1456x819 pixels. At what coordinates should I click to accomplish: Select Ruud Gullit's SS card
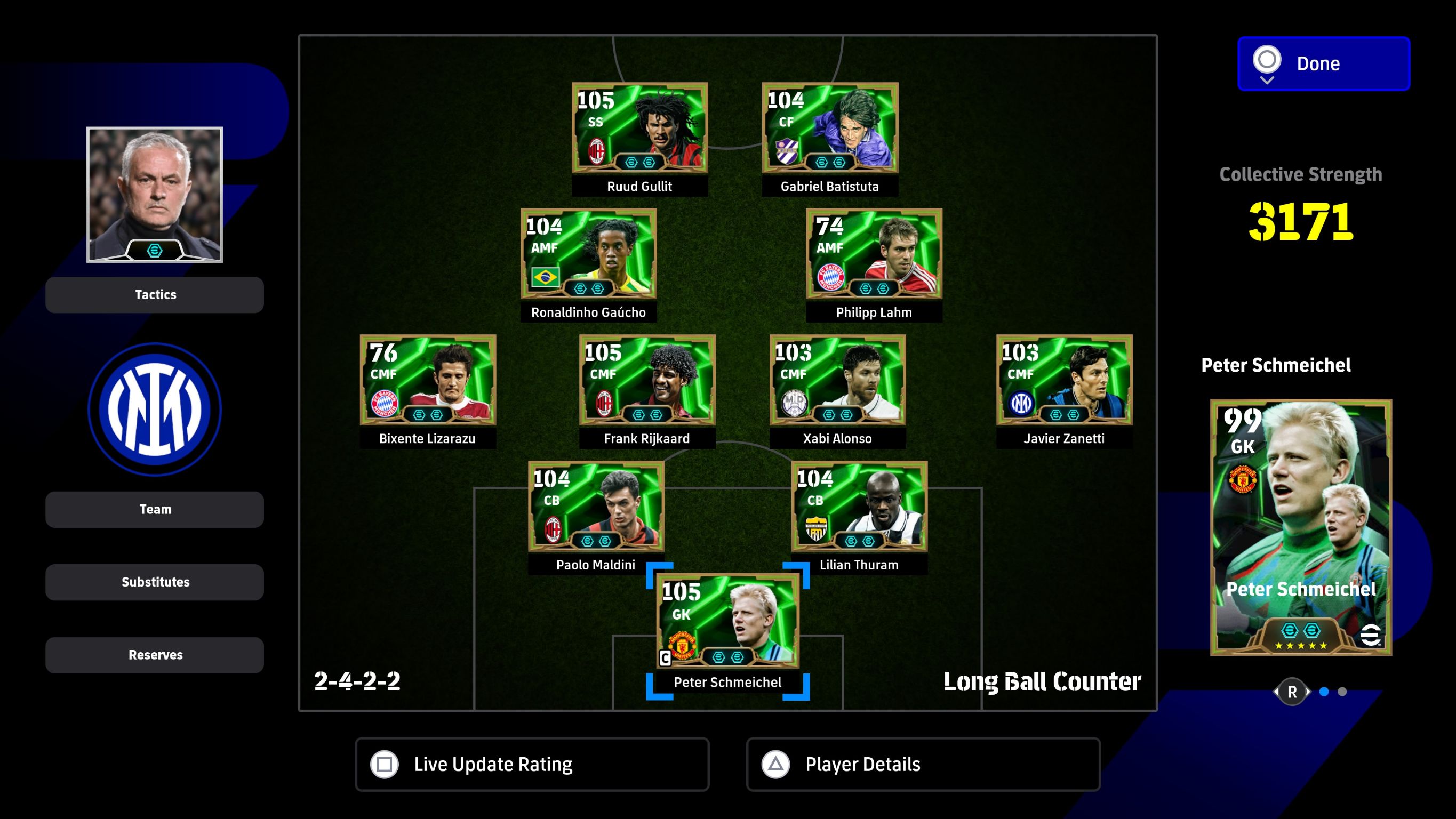click(x=639, y=129)
